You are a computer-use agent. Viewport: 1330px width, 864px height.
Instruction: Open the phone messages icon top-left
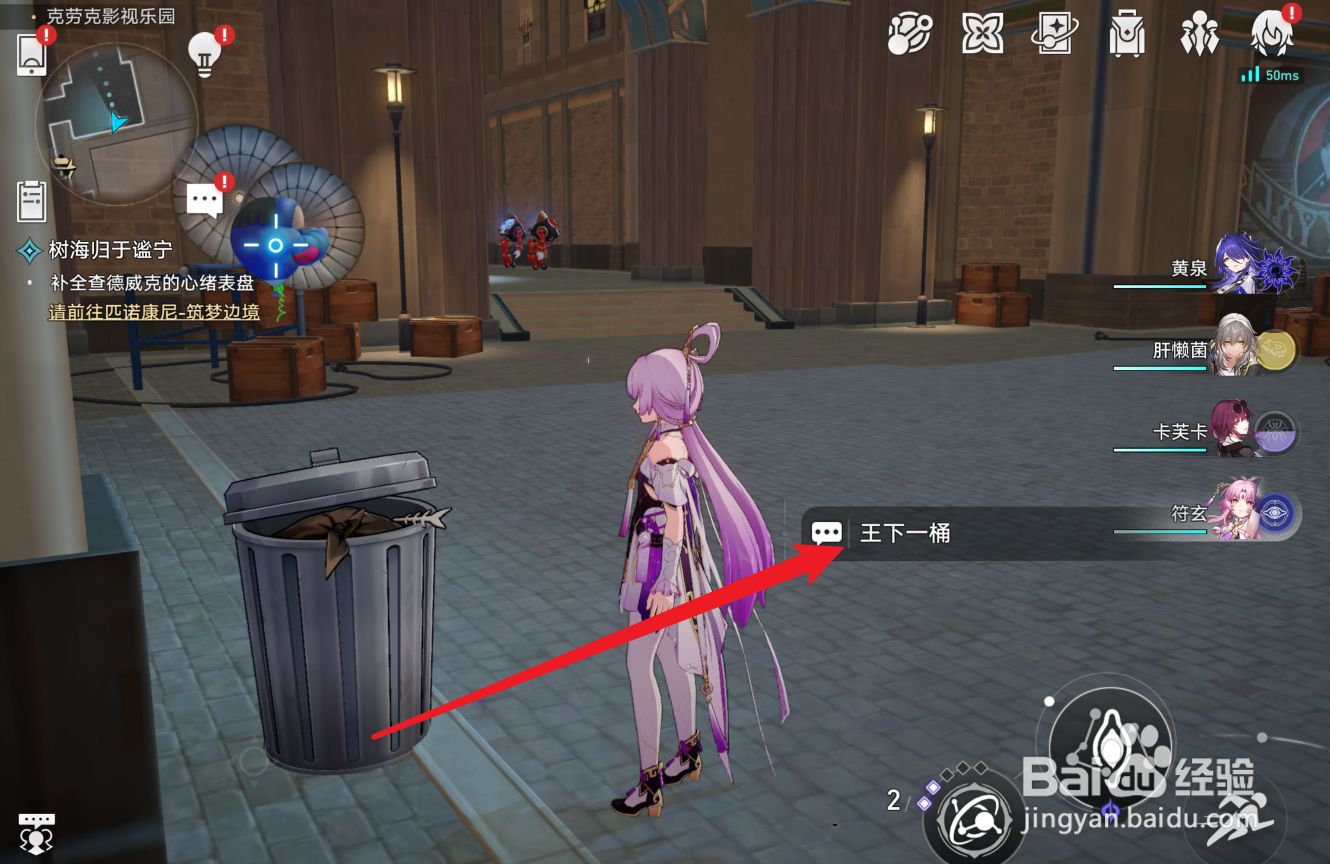click(30, 53)
